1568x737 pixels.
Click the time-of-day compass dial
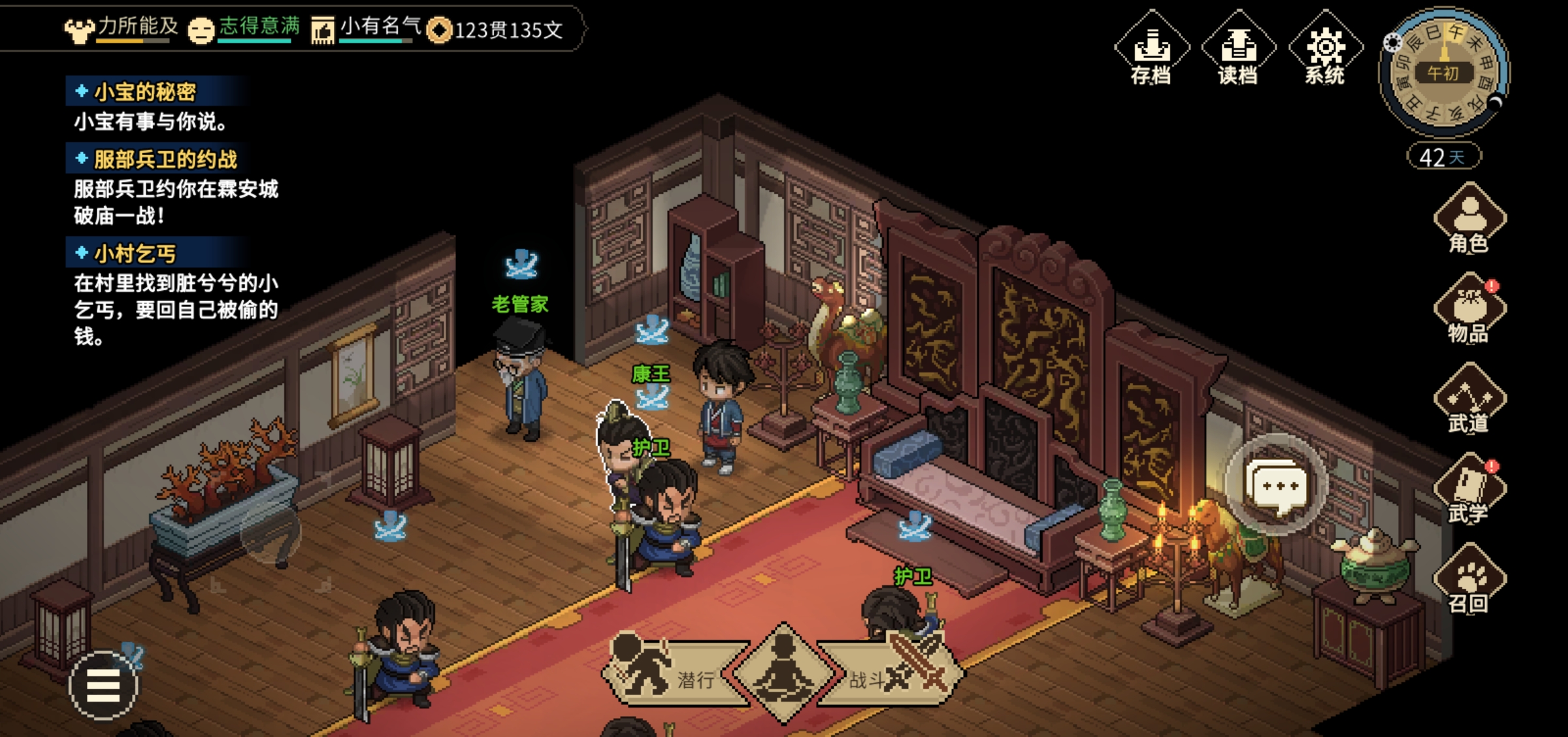click(1444, 72)
